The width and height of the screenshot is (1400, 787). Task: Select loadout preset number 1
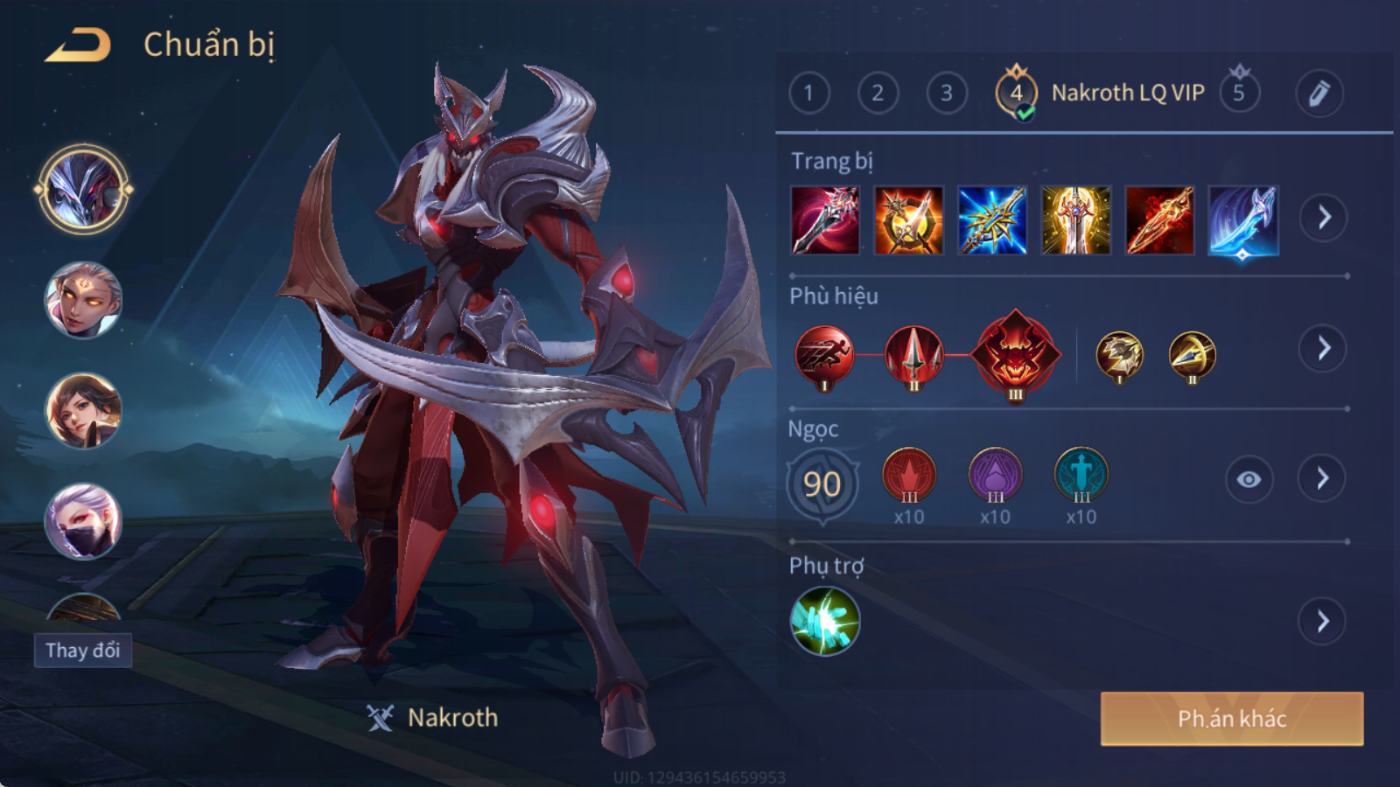(x=809, y=94)
